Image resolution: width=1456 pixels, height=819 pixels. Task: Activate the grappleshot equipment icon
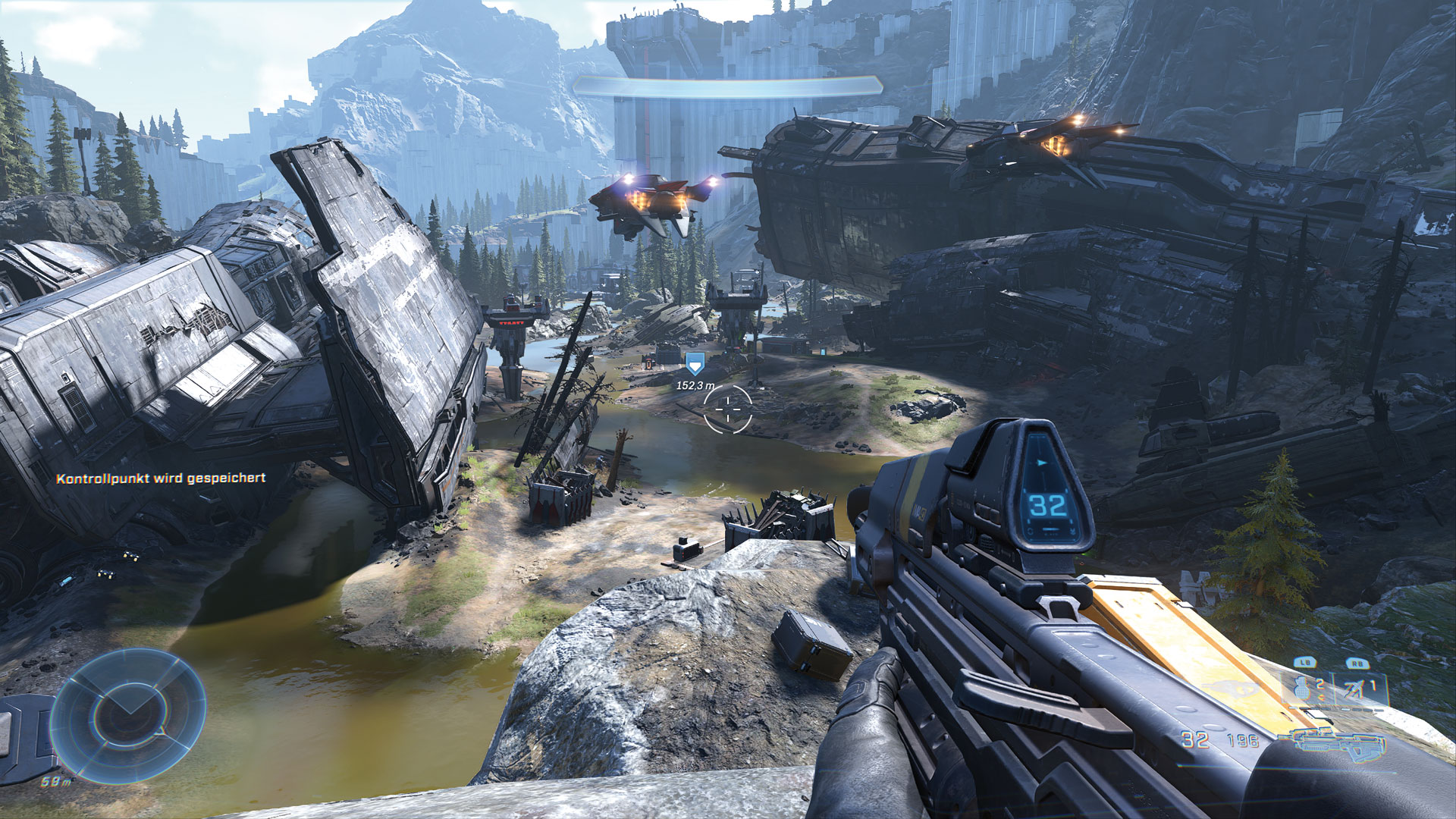coord(1357,689)
